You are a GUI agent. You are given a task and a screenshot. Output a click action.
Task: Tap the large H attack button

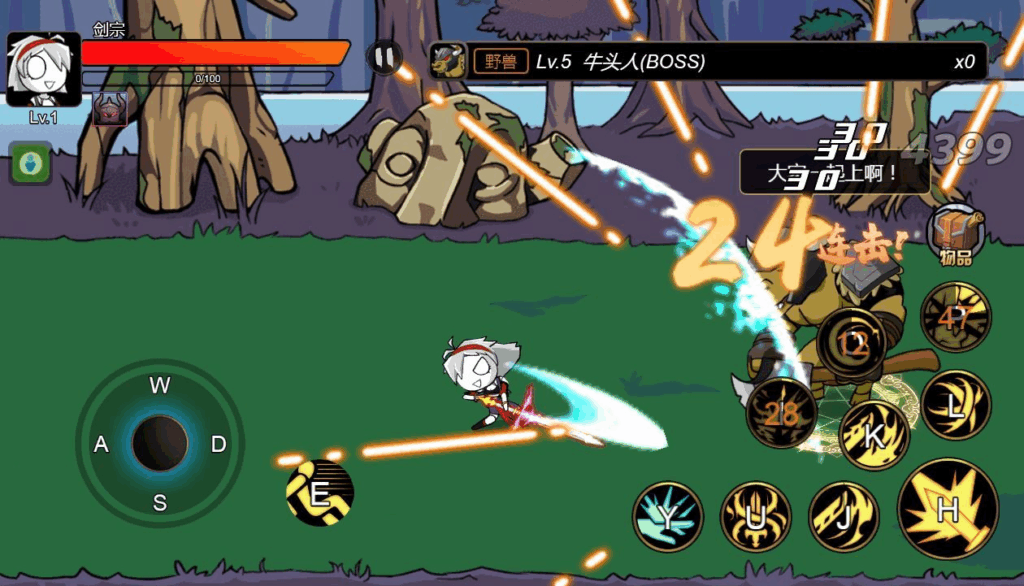click(x=947, y=508)
